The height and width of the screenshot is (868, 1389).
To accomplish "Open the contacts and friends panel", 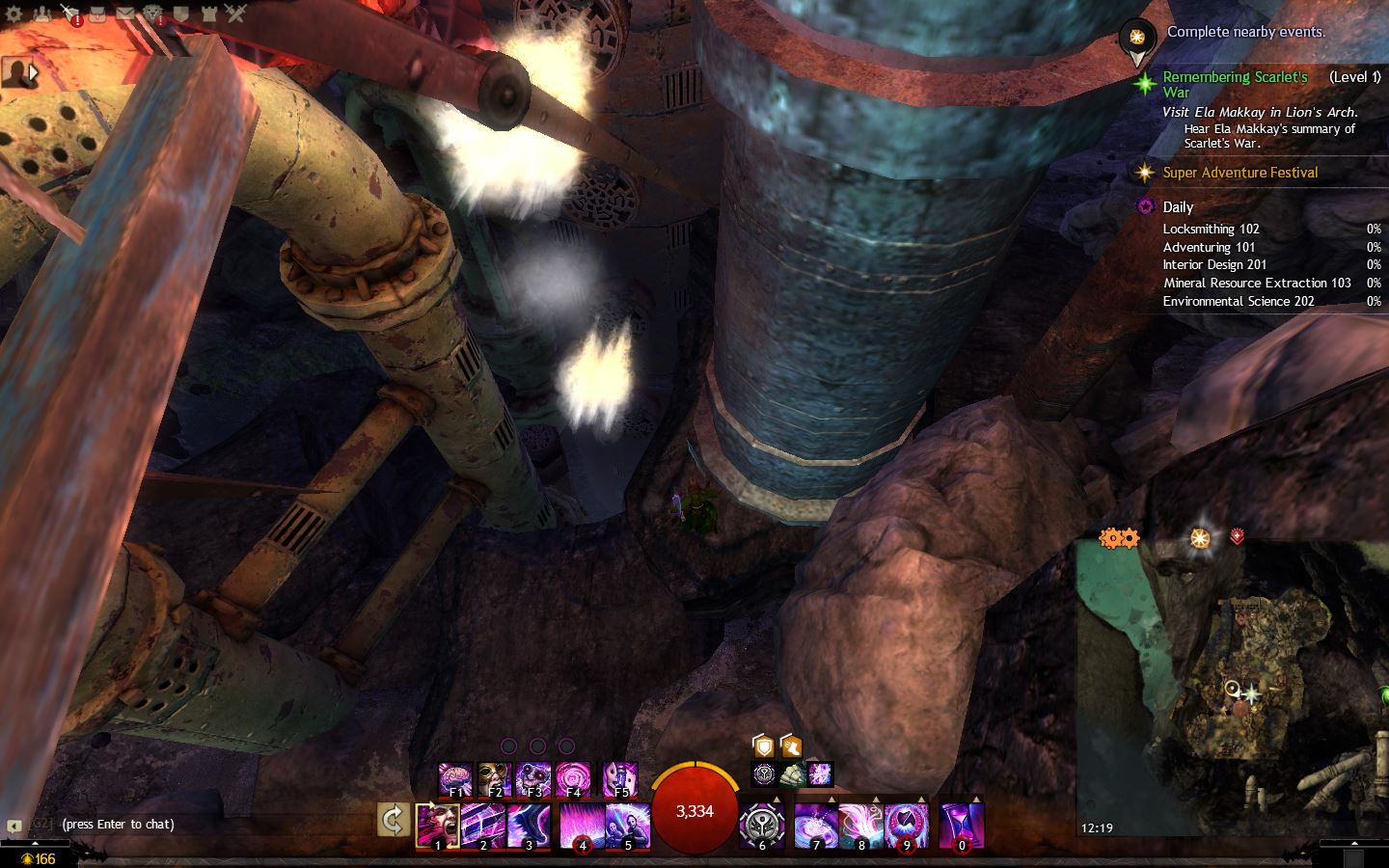I will (x=41, y=14).
